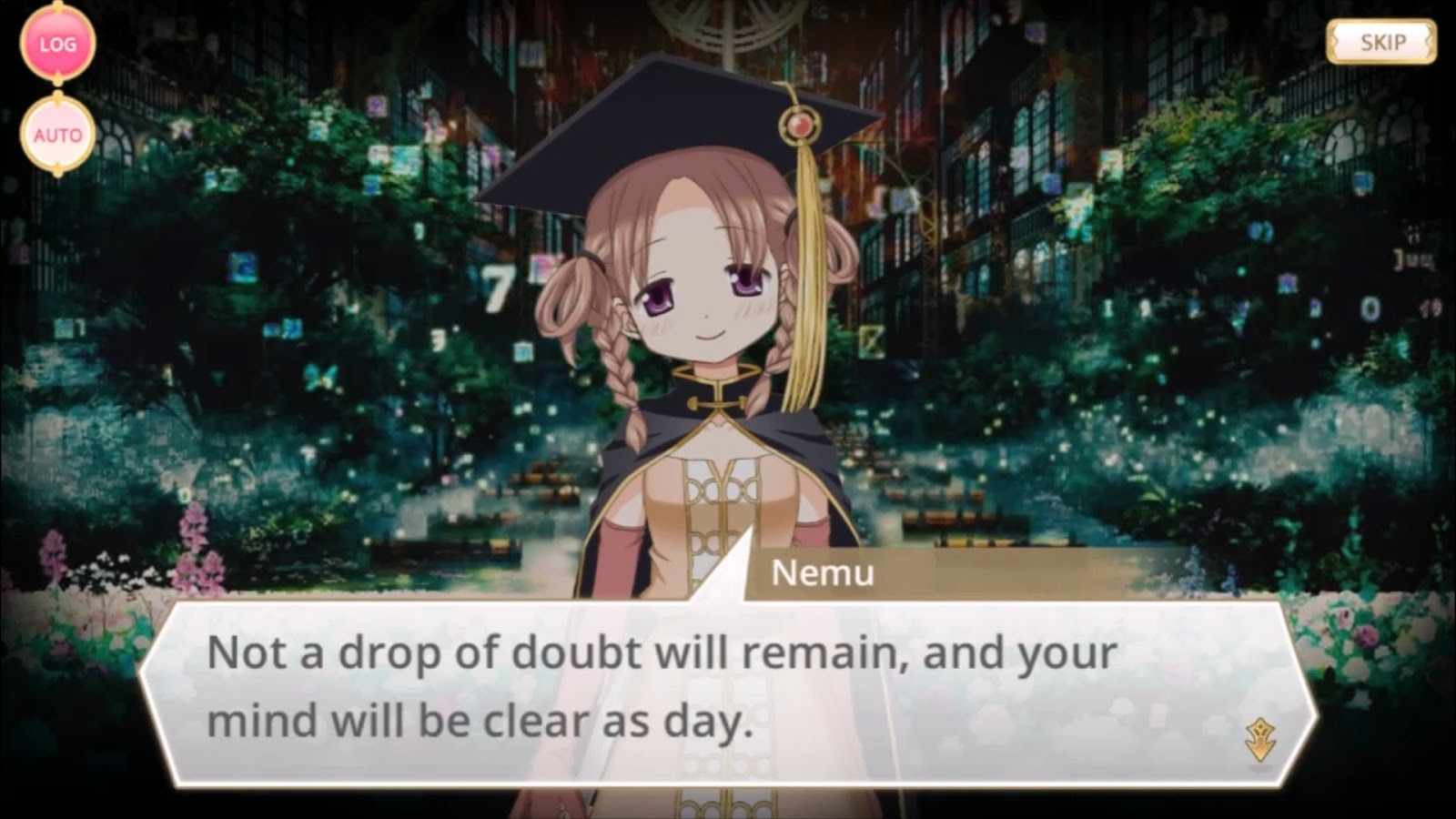Toggle AUTO dialogue playback
The width and height of the screenshot is (1456, 819).
pos(57,136)
